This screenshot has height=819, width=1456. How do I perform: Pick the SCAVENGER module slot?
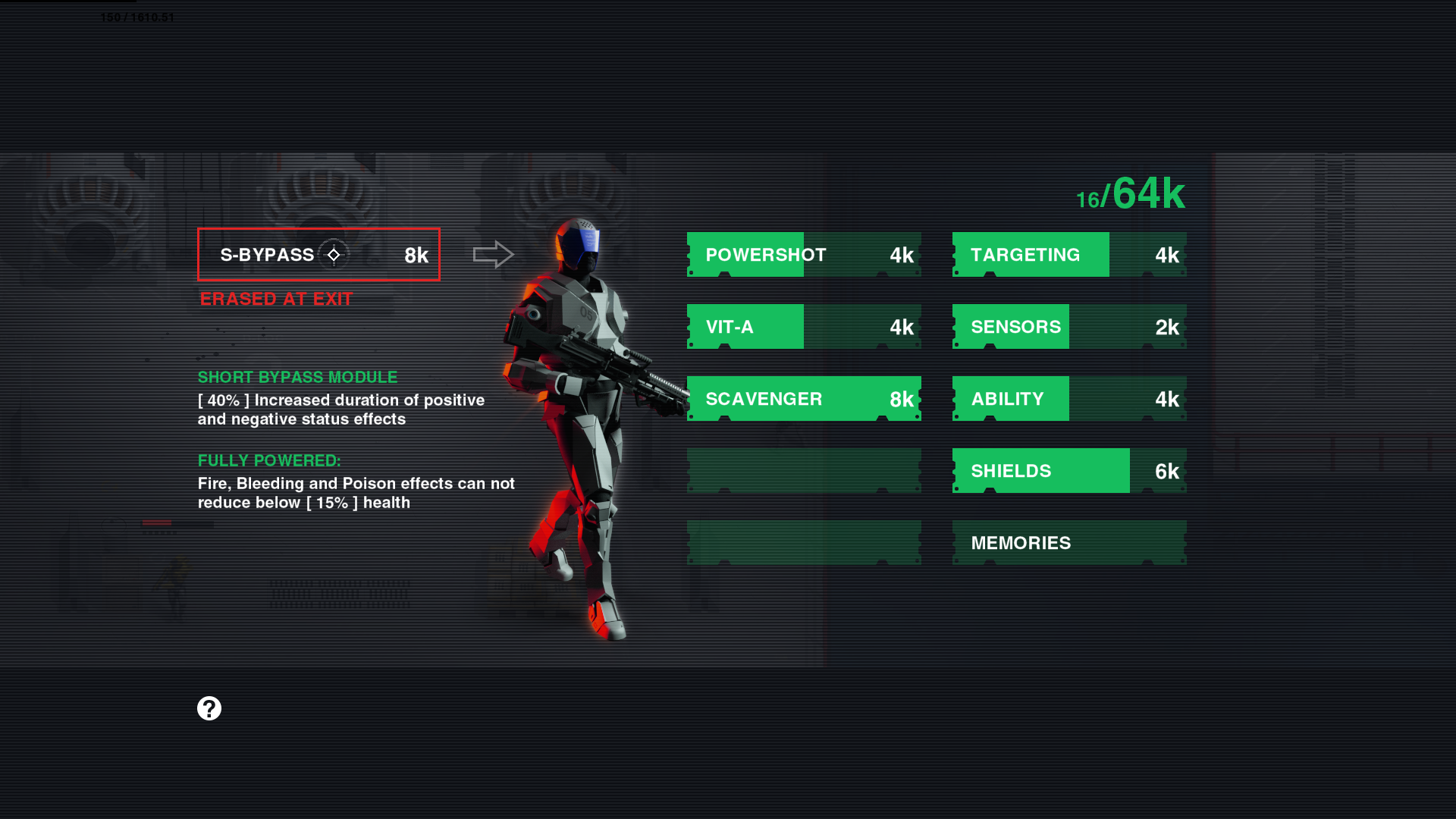[x=804, y=399]
